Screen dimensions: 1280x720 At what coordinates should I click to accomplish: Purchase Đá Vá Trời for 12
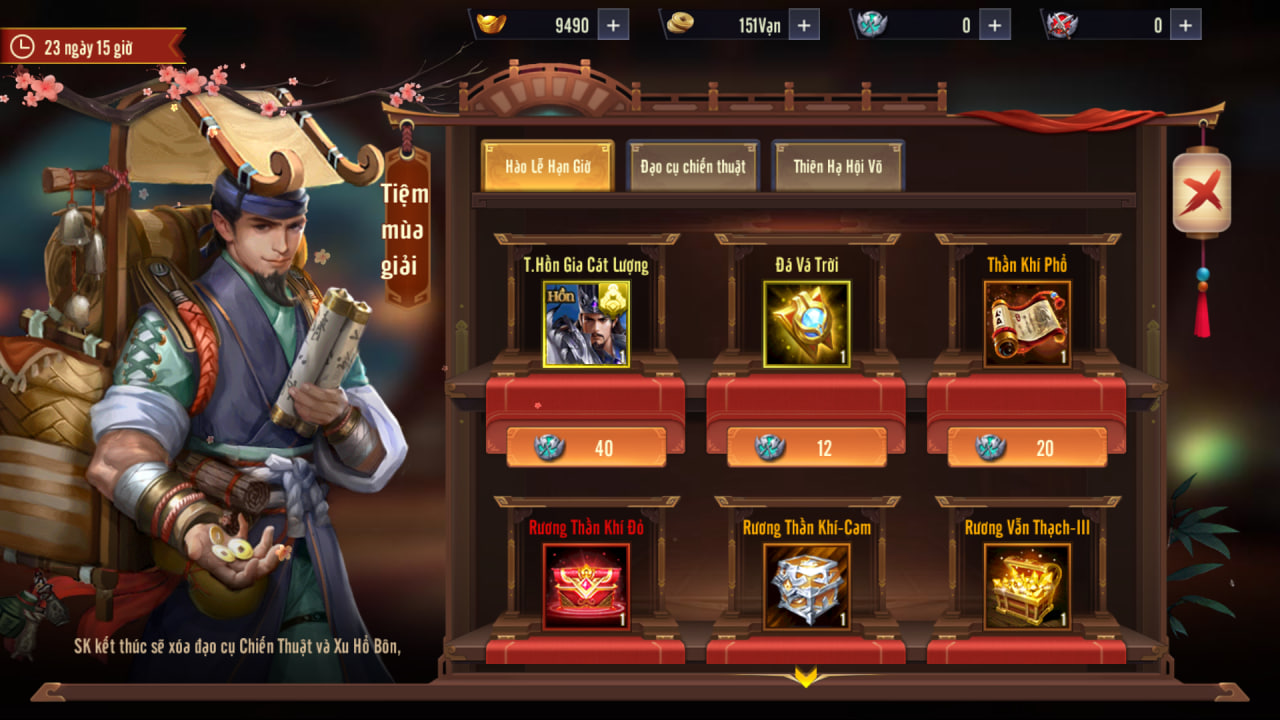[x=806, y=448]
